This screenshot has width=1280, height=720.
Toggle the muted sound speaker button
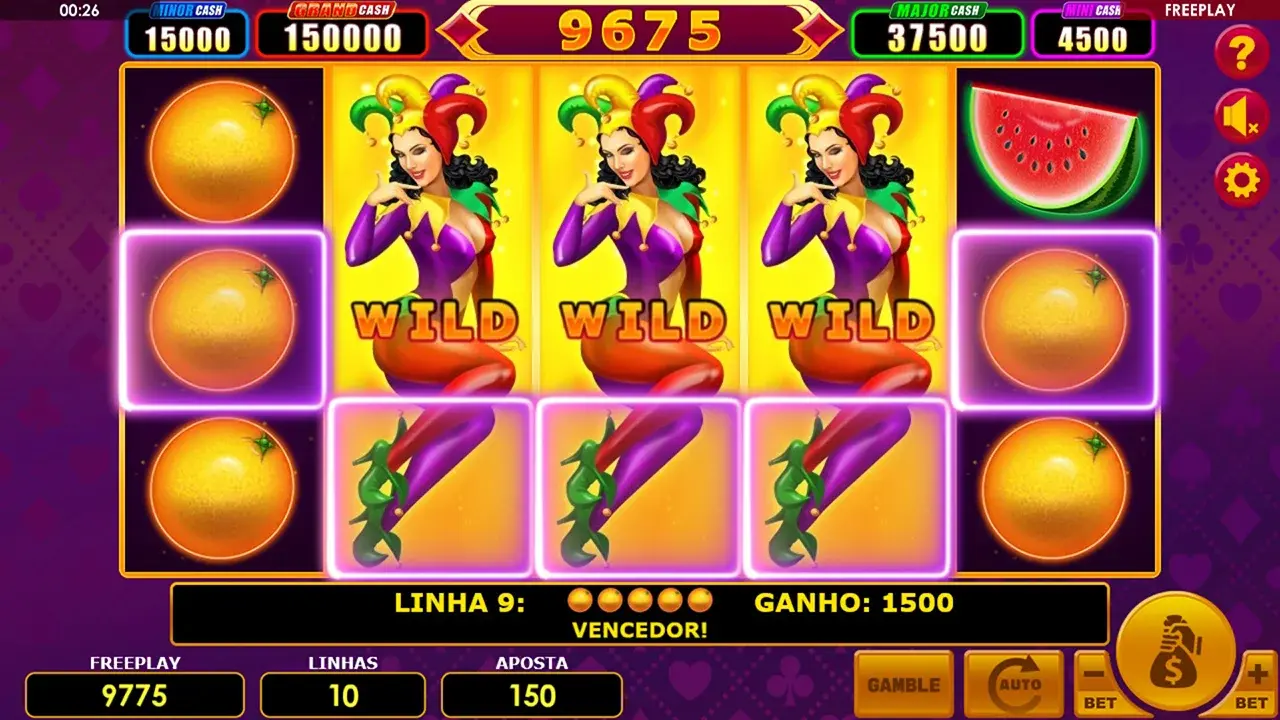coord(1241,117)
